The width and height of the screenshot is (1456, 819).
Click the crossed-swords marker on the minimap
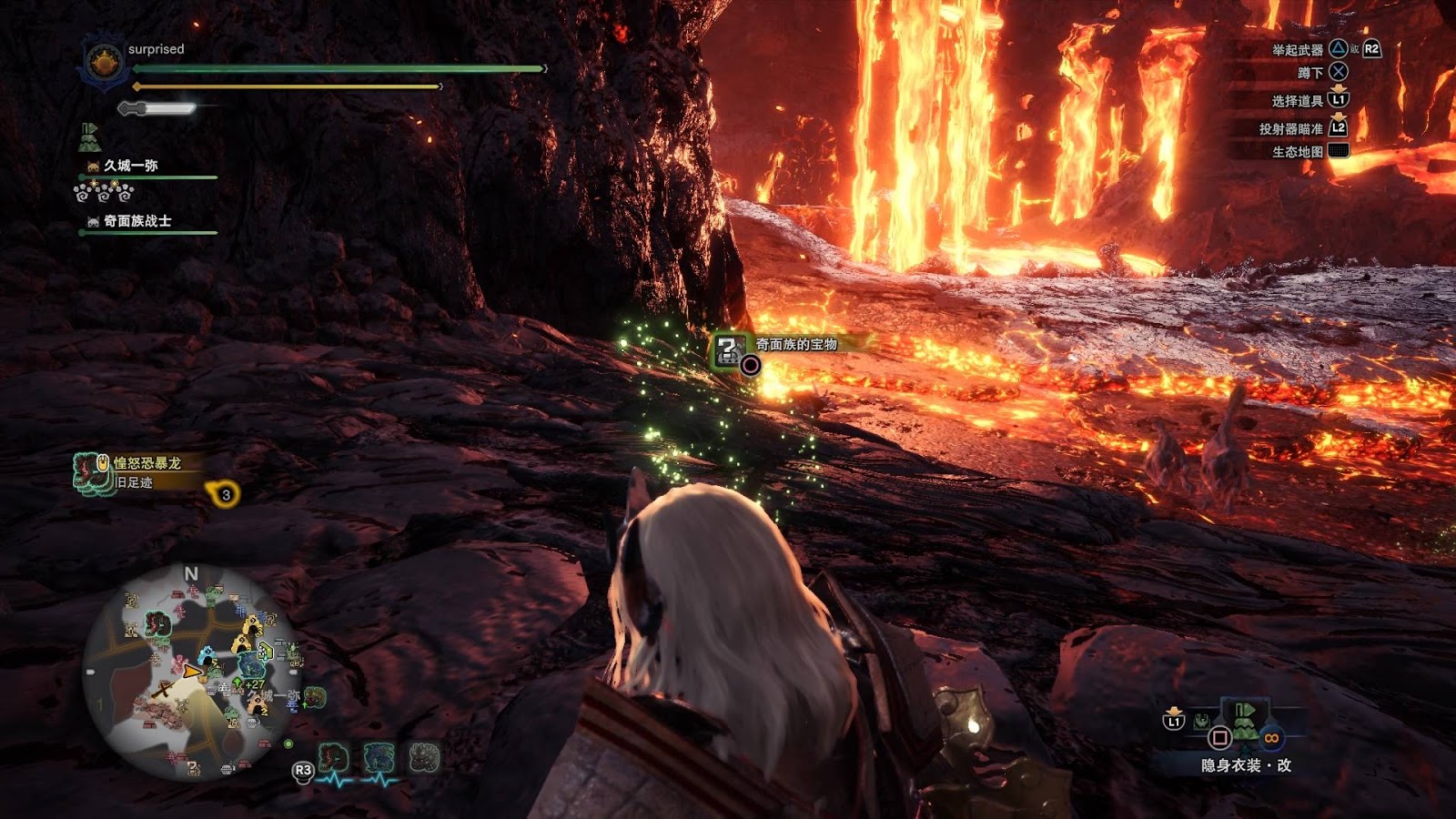164,690
